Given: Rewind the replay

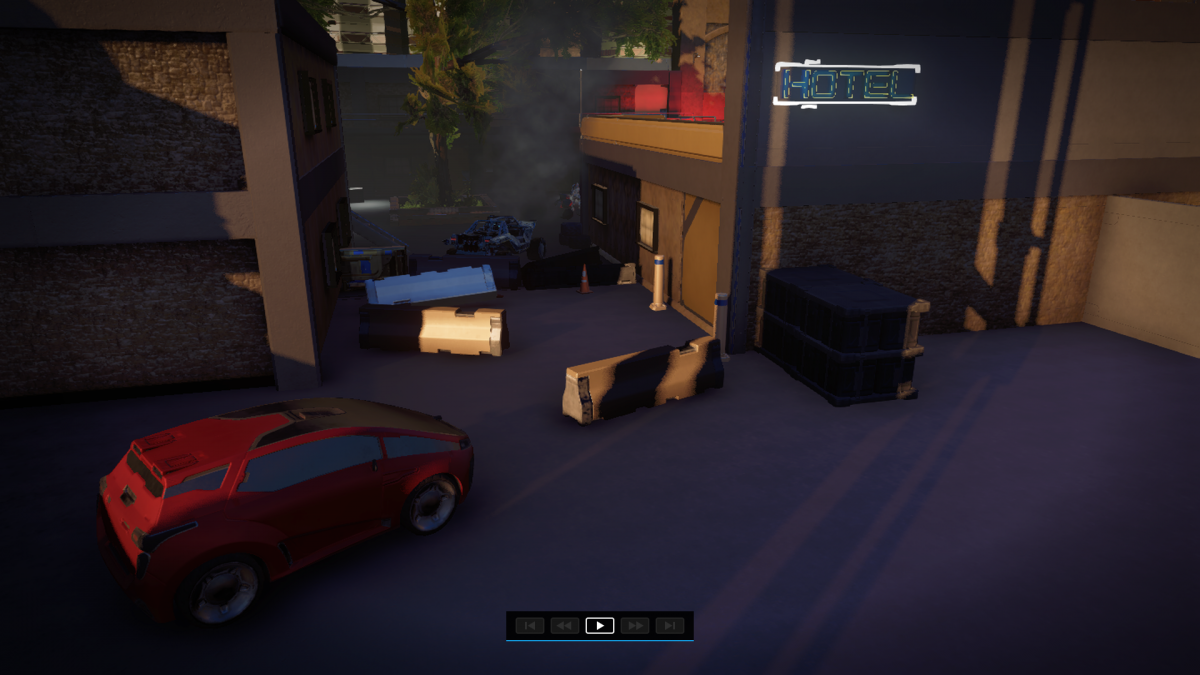Looking at the screenshot, I should (564, 626).
